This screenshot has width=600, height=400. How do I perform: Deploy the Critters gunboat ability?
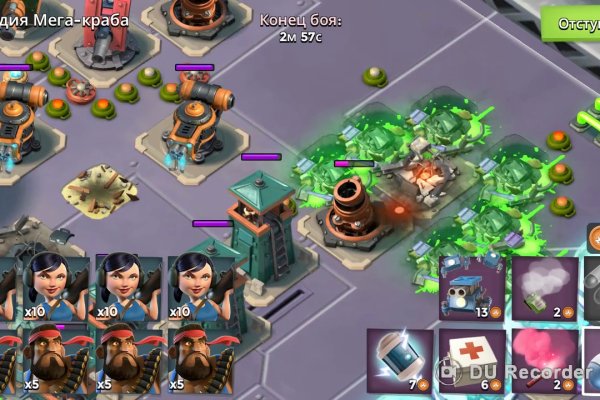click(x=472, y=288)
